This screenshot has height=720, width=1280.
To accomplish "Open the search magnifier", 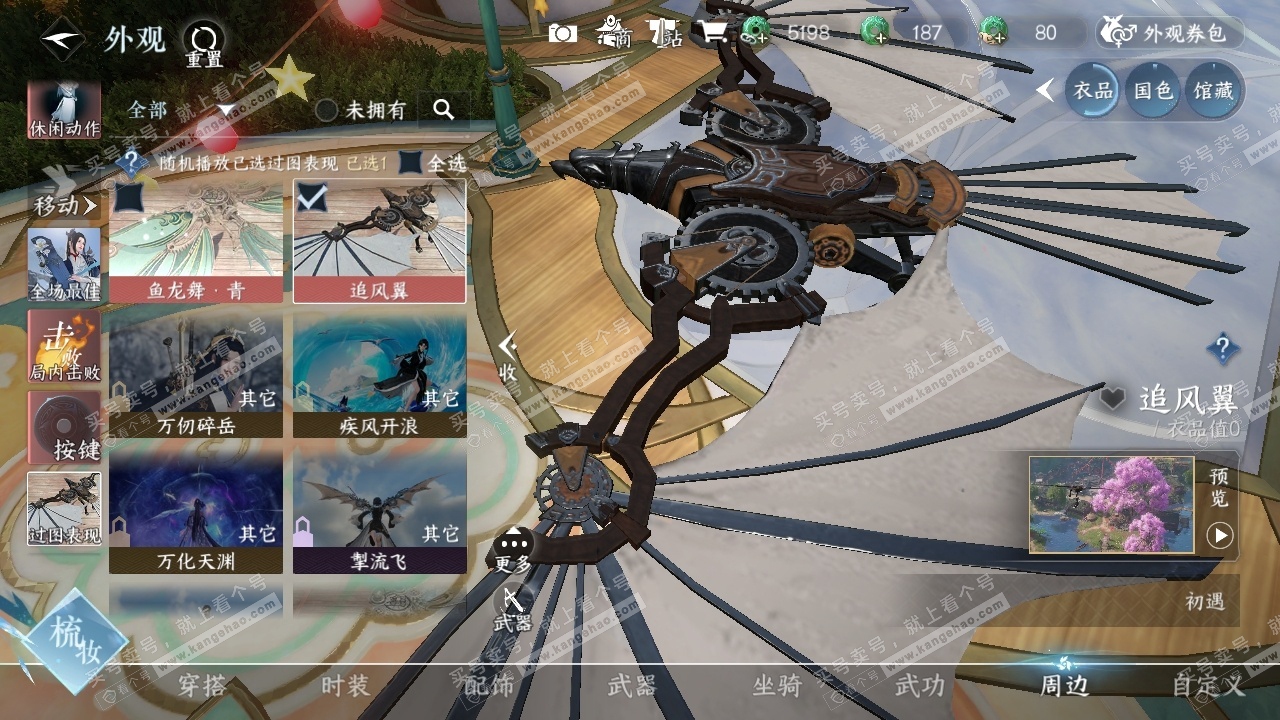I will coord(444,110).
